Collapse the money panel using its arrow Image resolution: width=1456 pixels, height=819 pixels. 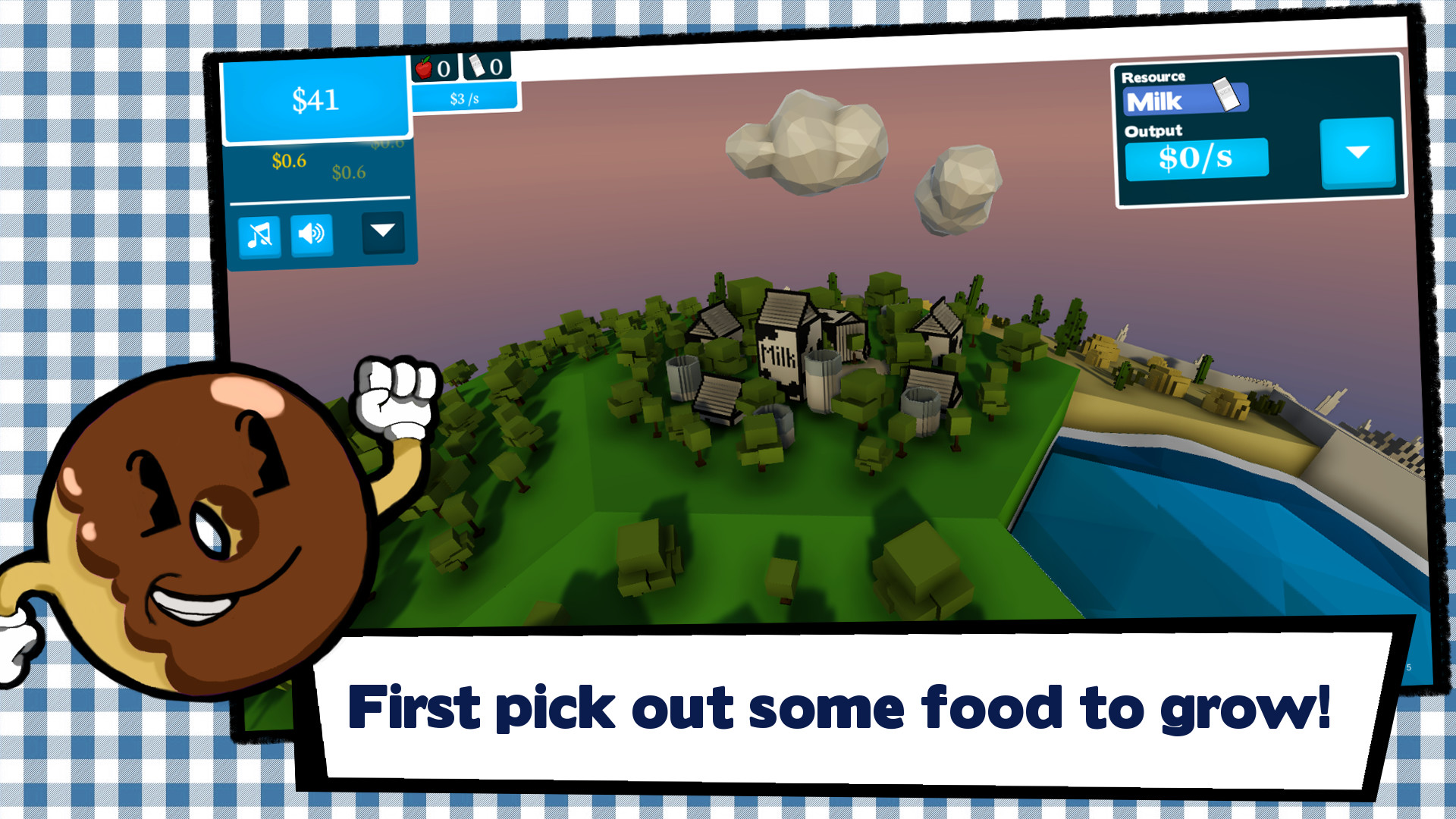point(384,233)
